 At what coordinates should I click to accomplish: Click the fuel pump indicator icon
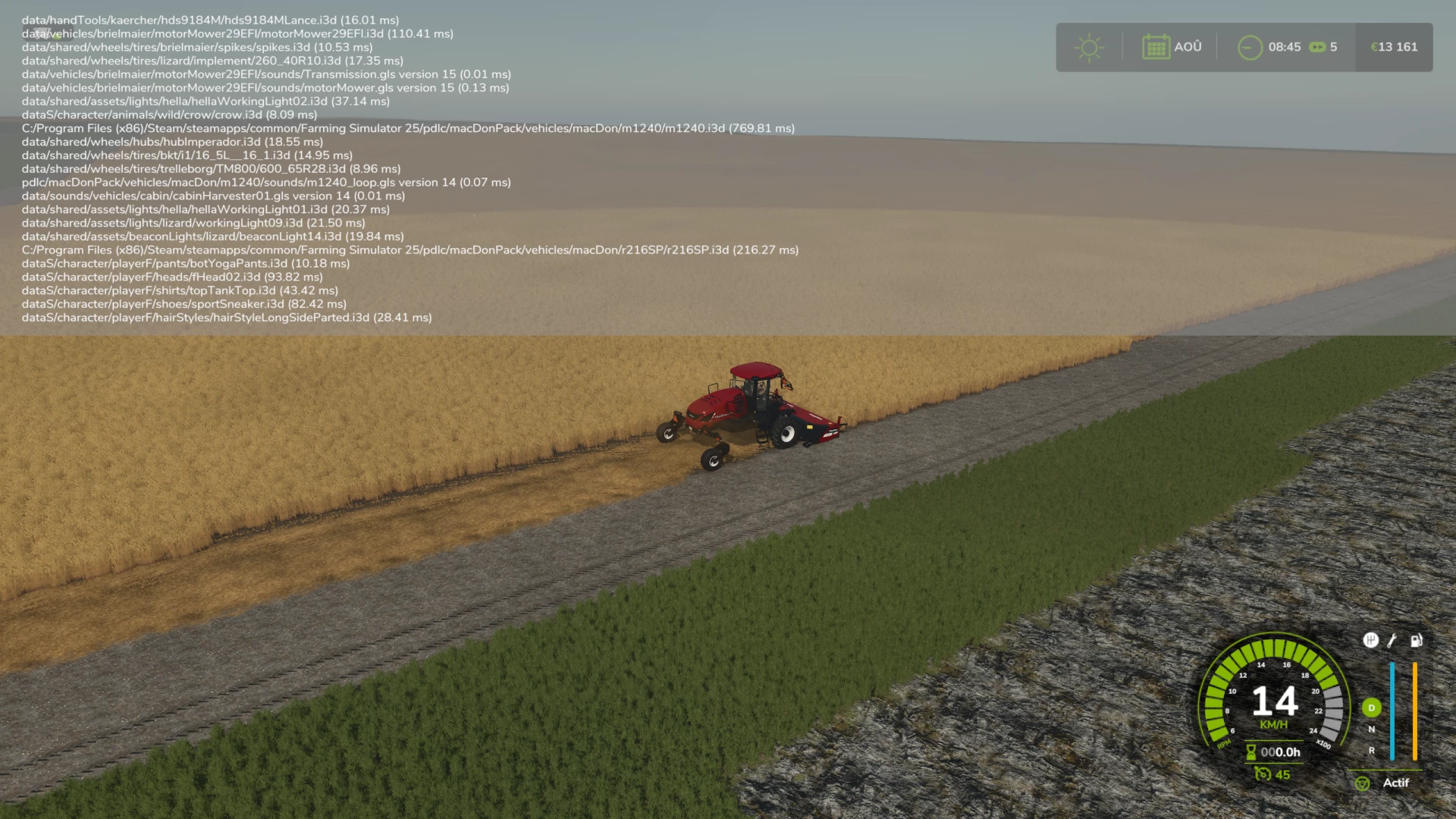click(x=1416, y=641)
